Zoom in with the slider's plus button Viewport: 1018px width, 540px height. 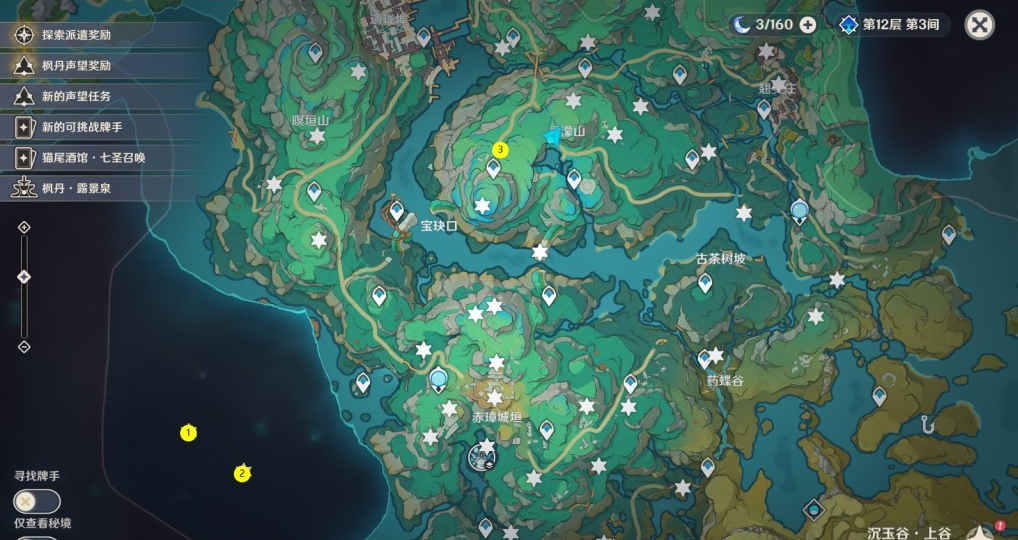tap(24, 227)
